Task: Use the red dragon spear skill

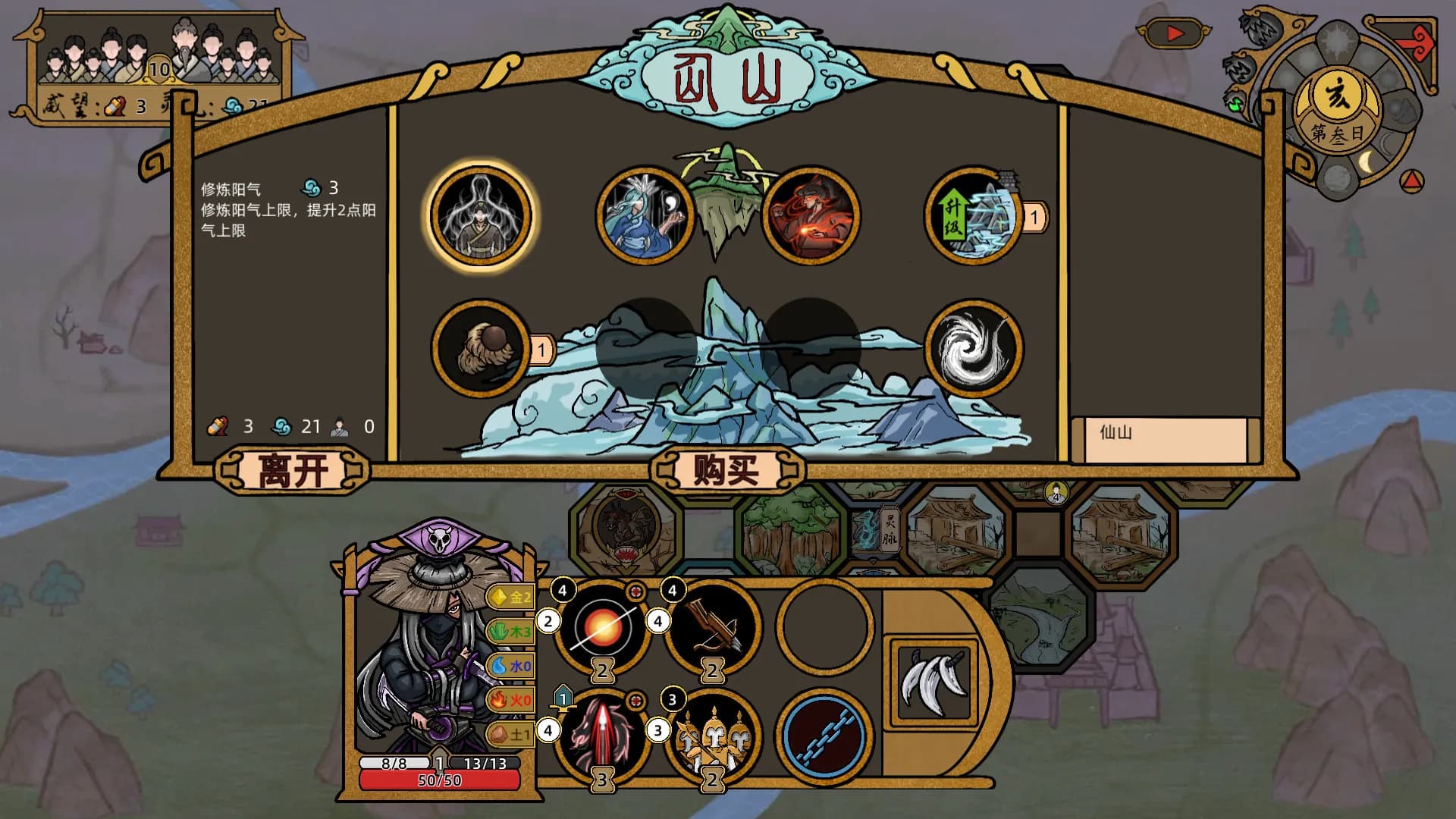Action: tap(603, 736)
